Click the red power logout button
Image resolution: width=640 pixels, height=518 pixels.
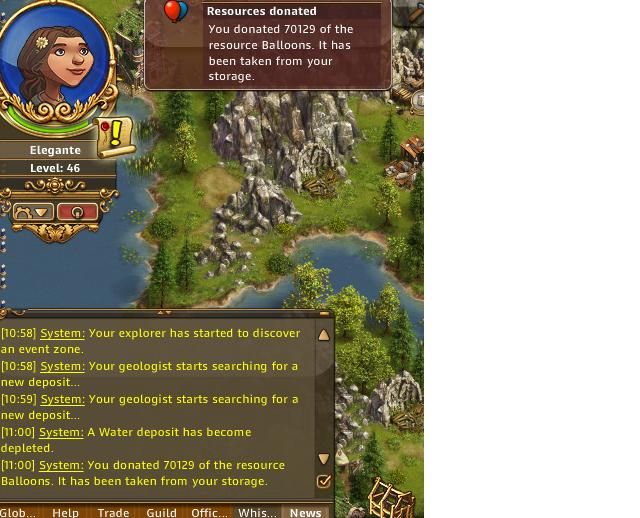click(77, 212)
